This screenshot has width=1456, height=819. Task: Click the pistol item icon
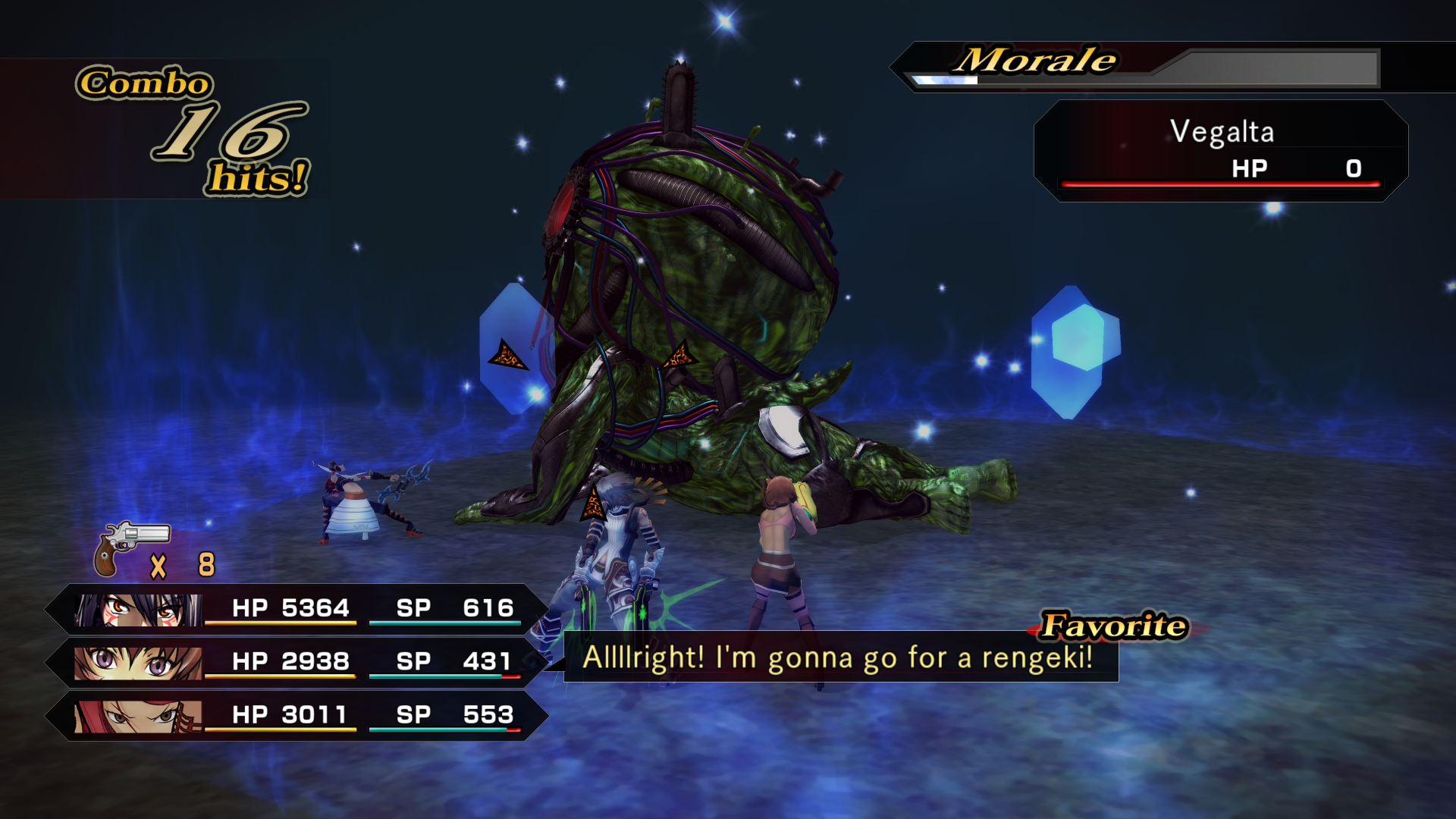130,548
